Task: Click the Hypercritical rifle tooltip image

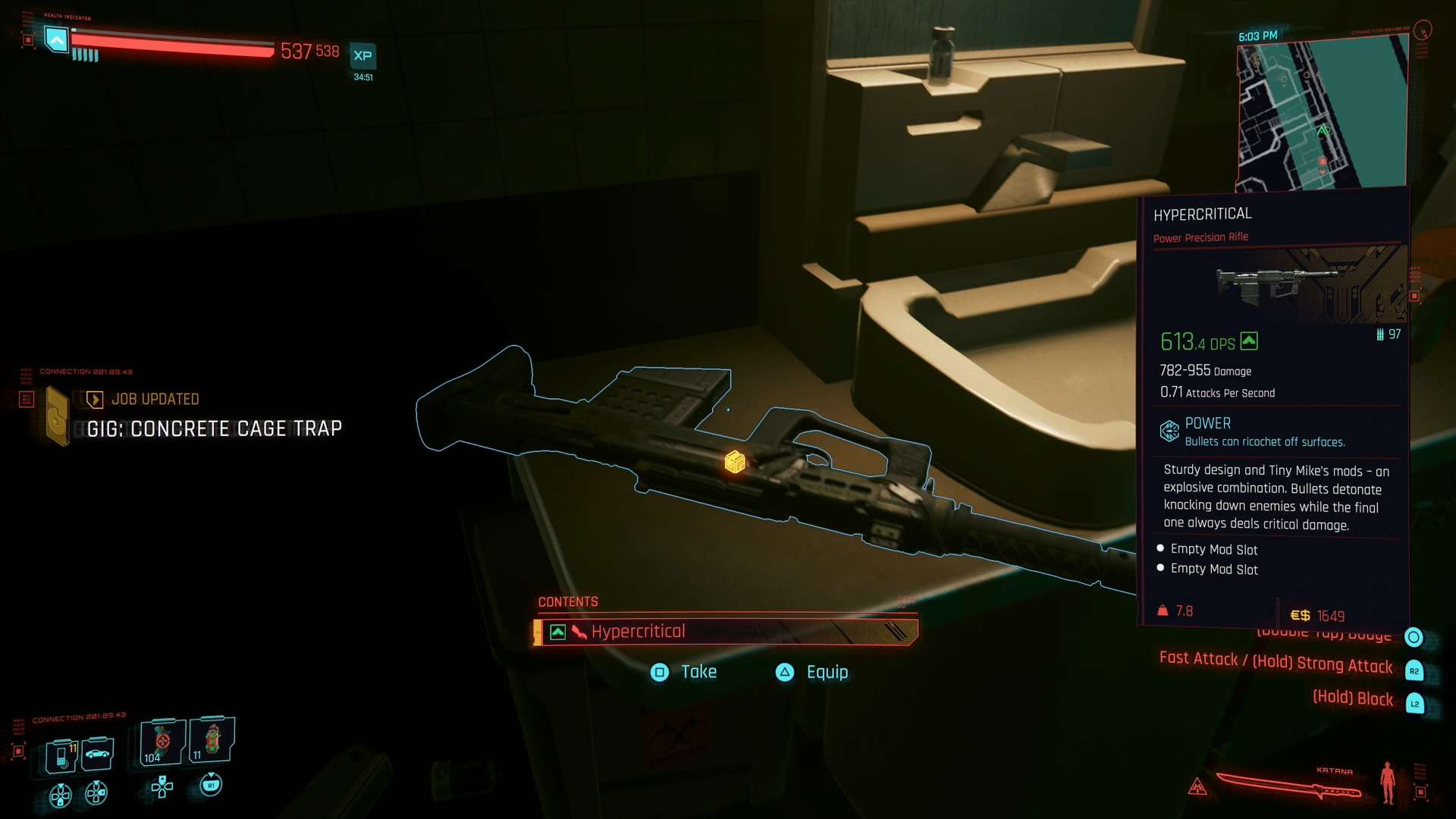Action: coord(1274,284)
